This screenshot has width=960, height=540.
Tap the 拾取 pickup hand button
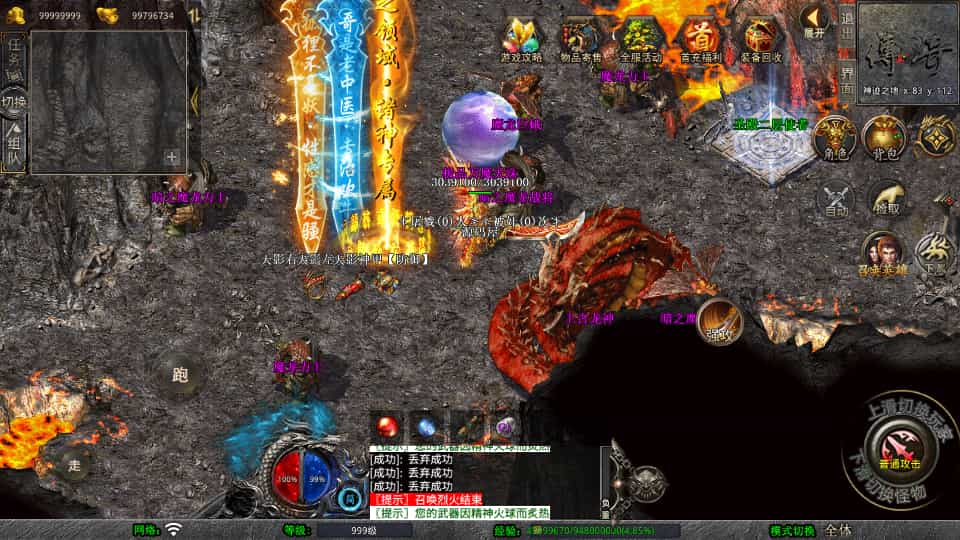click(887, 200)
